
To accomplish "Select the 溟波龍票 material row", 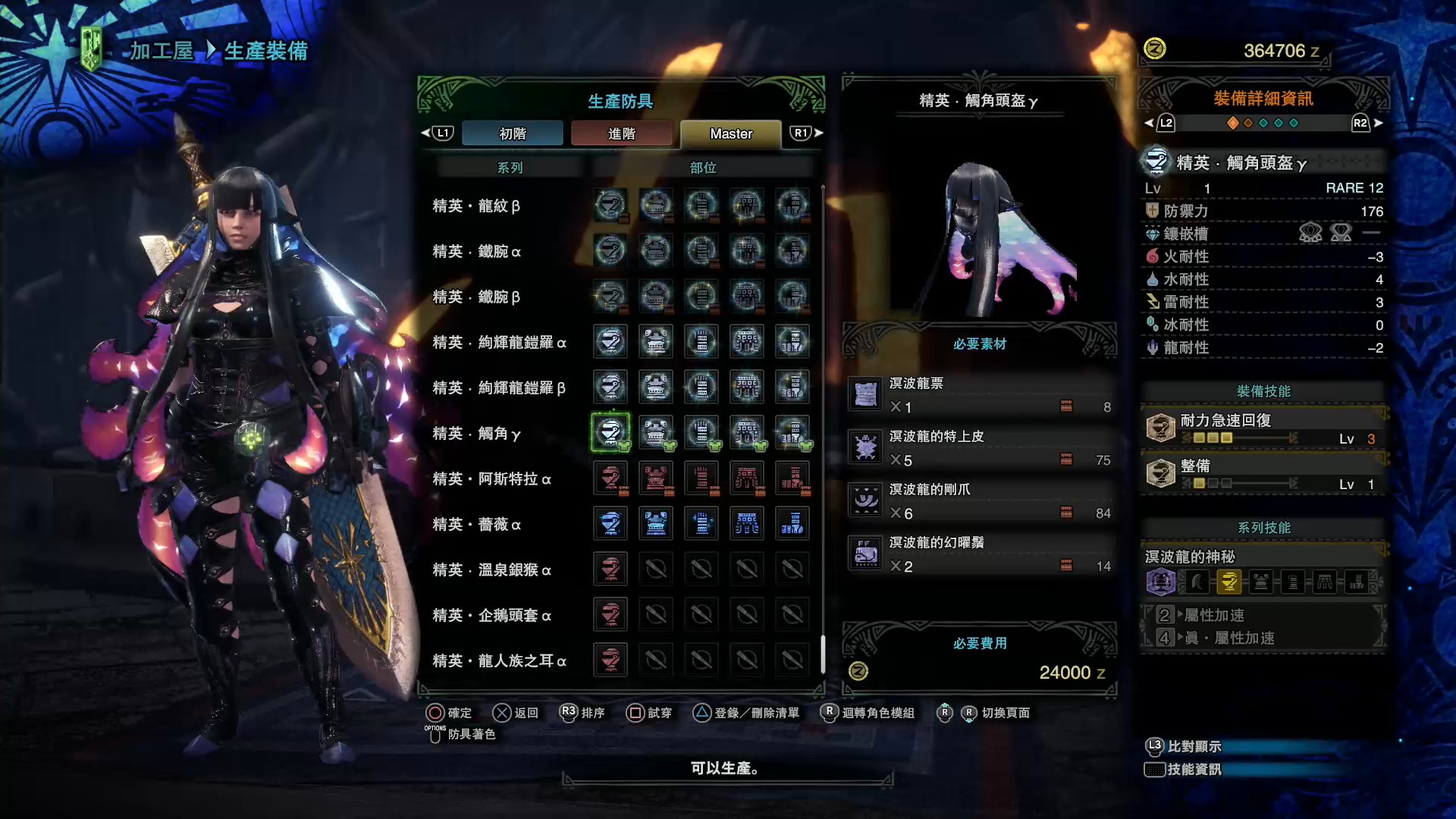I will 980,395.
